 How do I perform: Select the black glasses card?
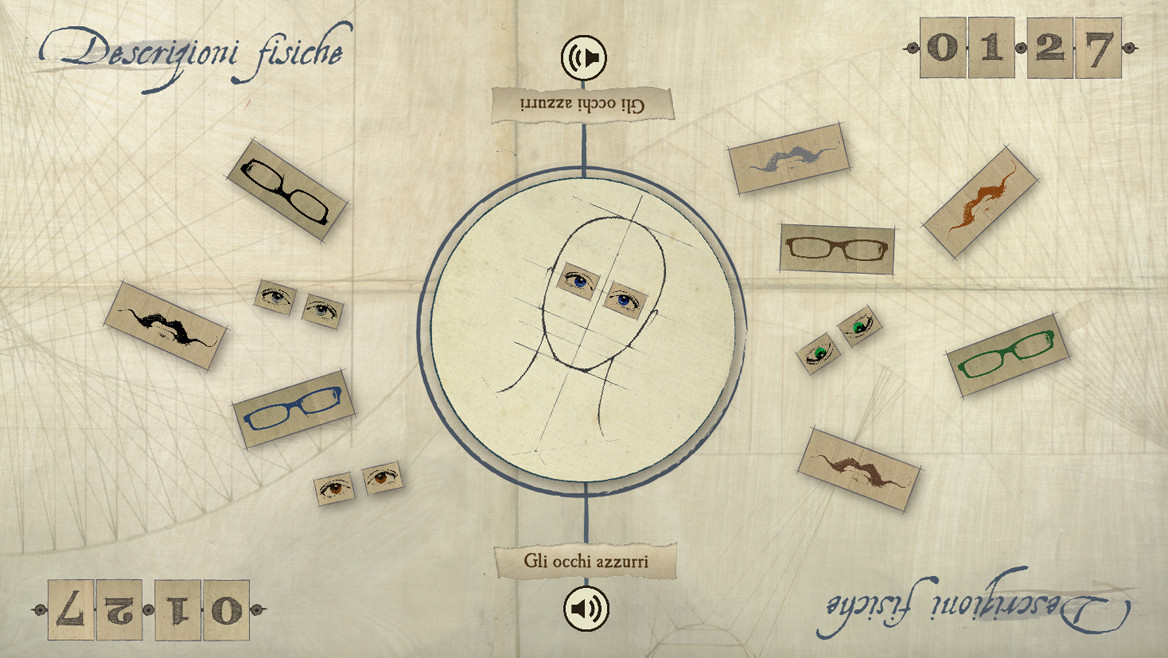287,189
